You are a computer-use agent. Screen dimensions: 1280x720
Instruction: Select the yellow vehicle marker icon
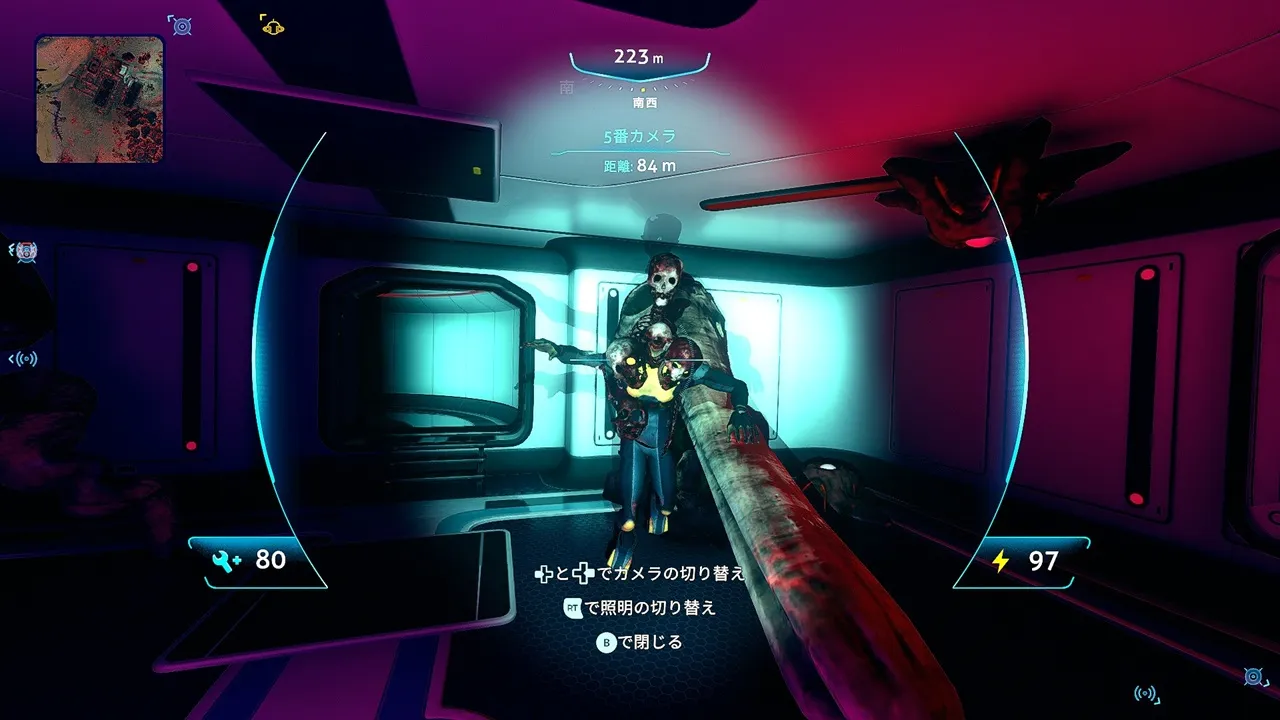click(273, 25)
